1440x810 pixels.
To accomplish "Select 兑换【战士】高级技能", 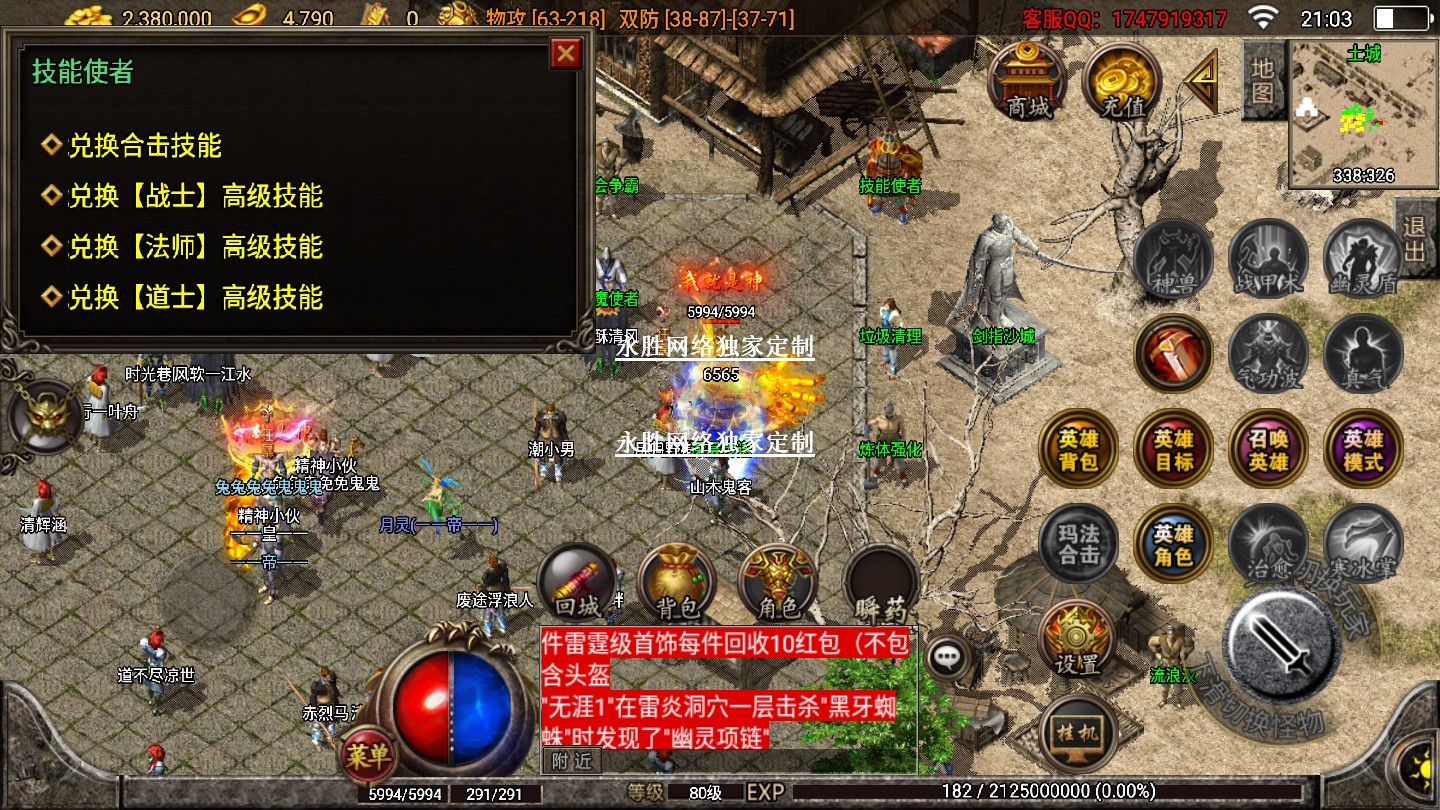I will pyautogui.click(x=195, y=196).
